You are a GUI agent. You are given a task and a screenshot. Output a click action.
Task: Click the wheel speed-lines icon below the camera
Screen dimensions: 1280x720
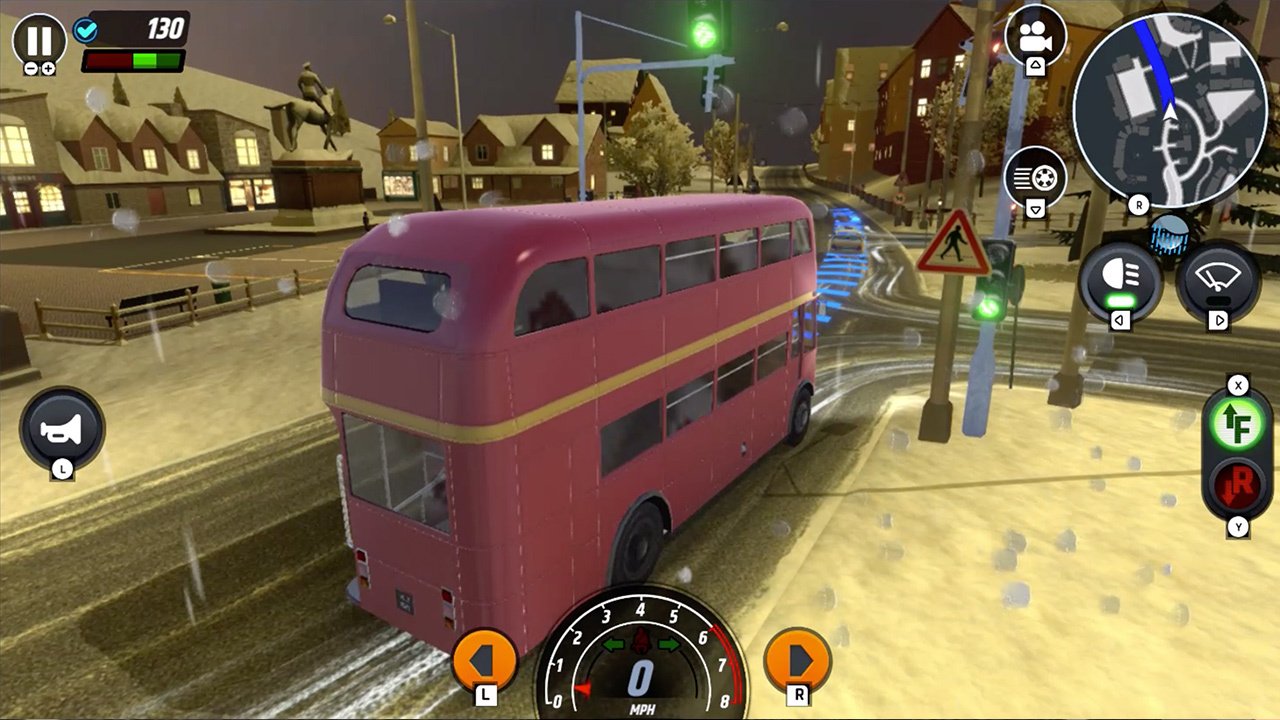pos(1034,175)
